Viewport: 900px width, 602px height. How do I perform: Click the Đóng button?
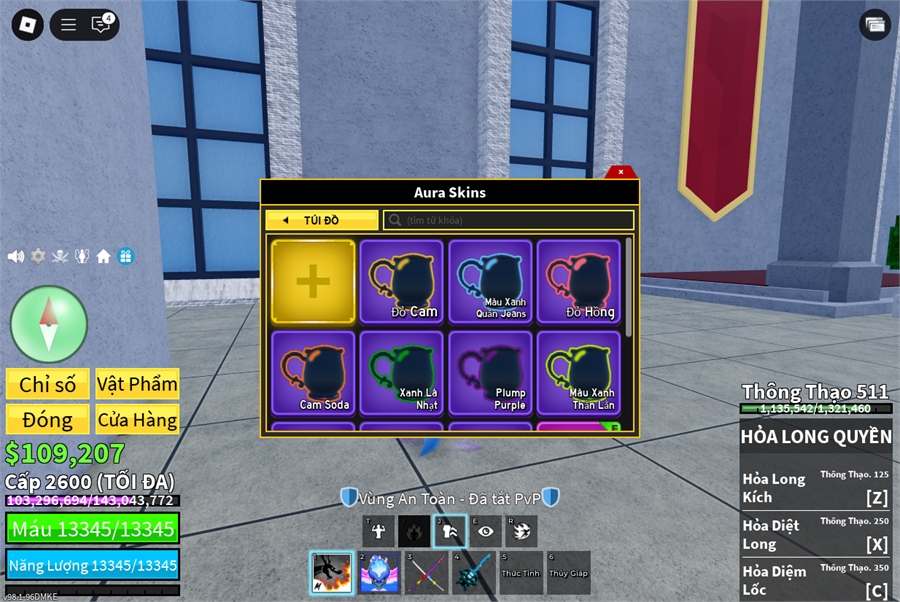(x=47, y=420)
